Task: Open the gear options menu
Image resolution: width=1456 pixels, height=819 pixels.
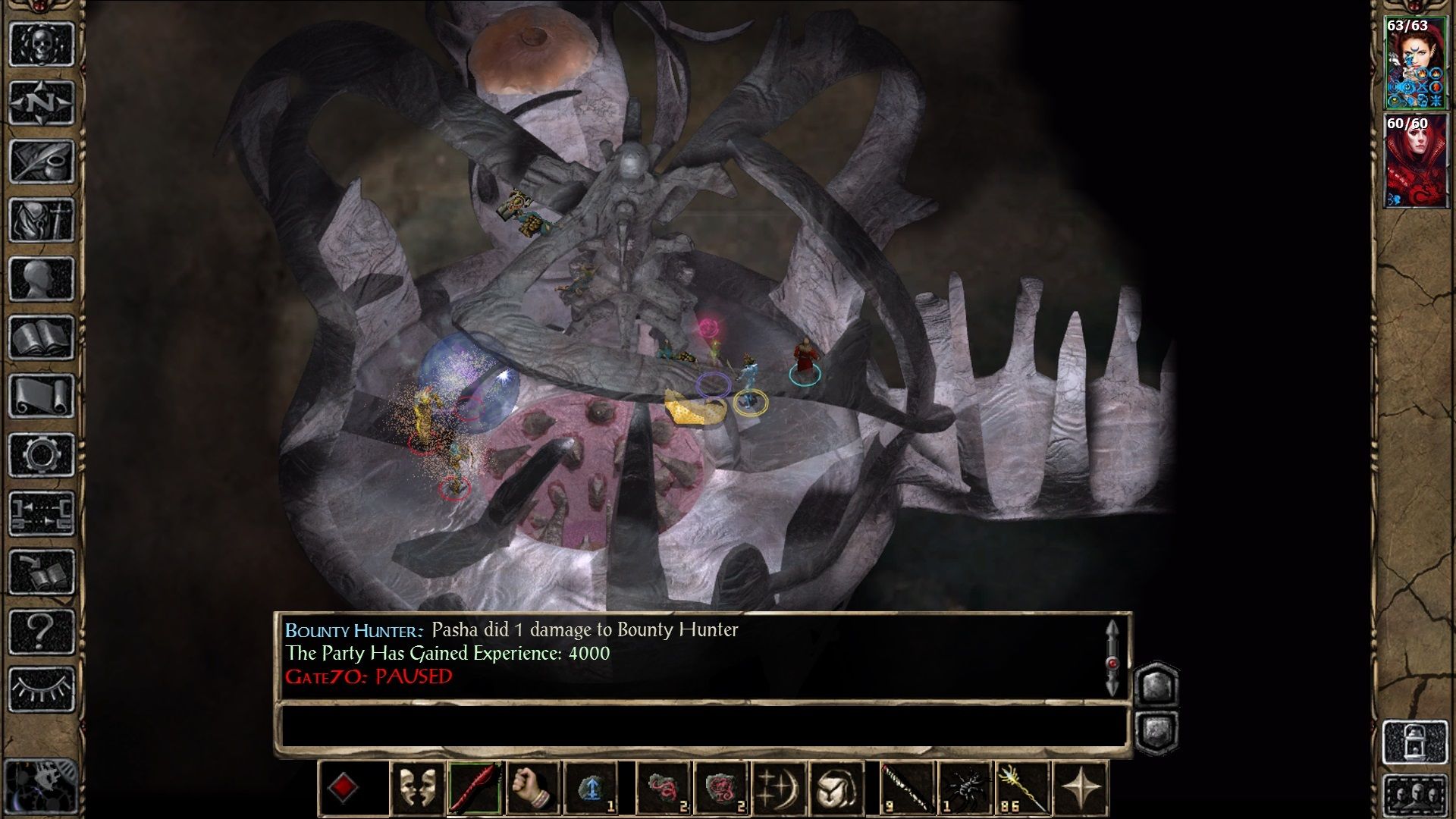Action: pos(42,455)
